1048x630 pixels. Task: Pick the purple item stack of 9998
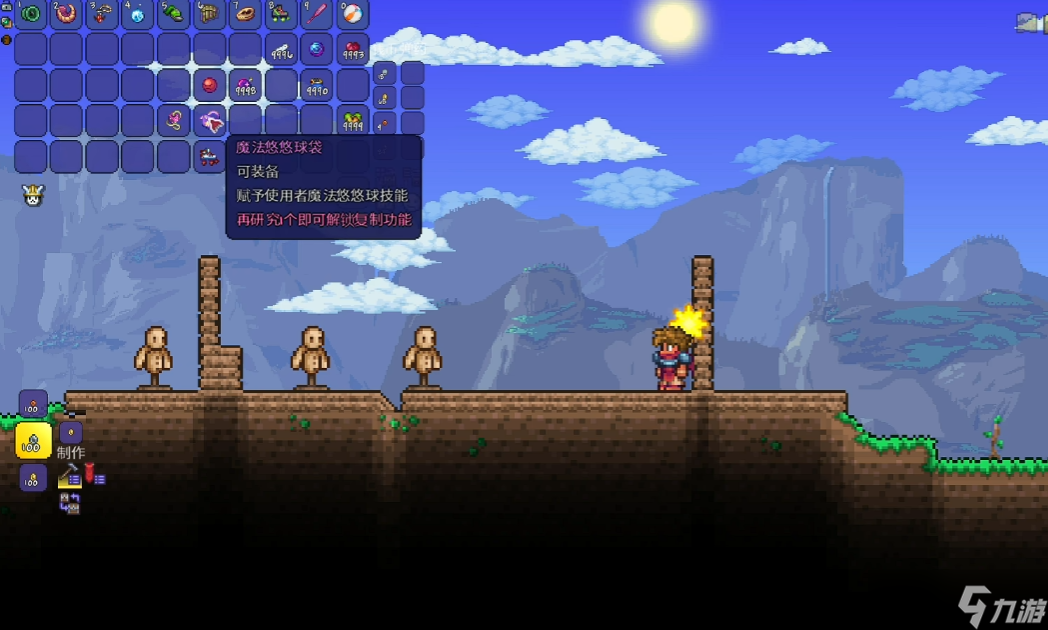[246, 86]
